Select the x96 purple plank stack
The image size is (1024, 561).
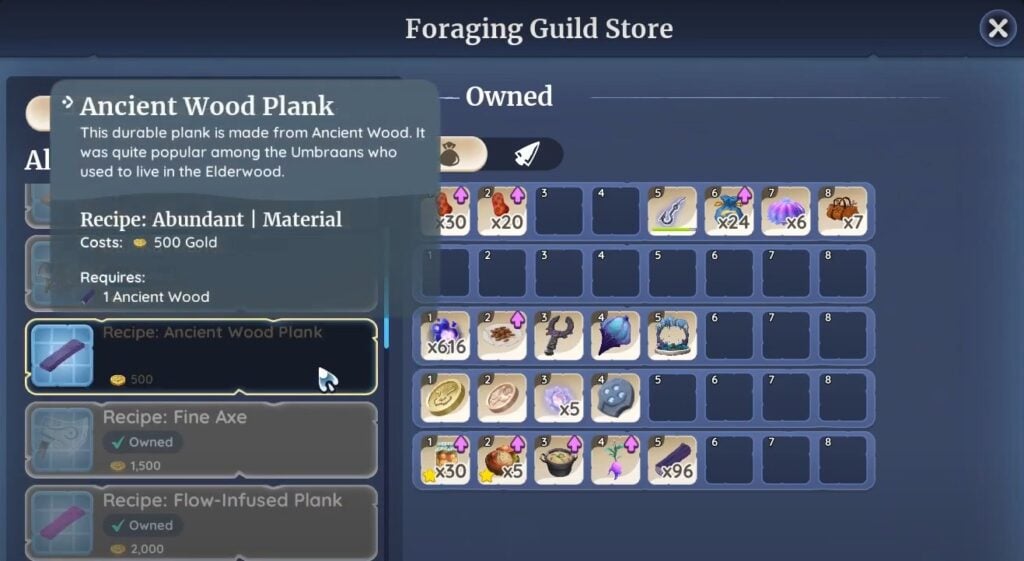672,459
